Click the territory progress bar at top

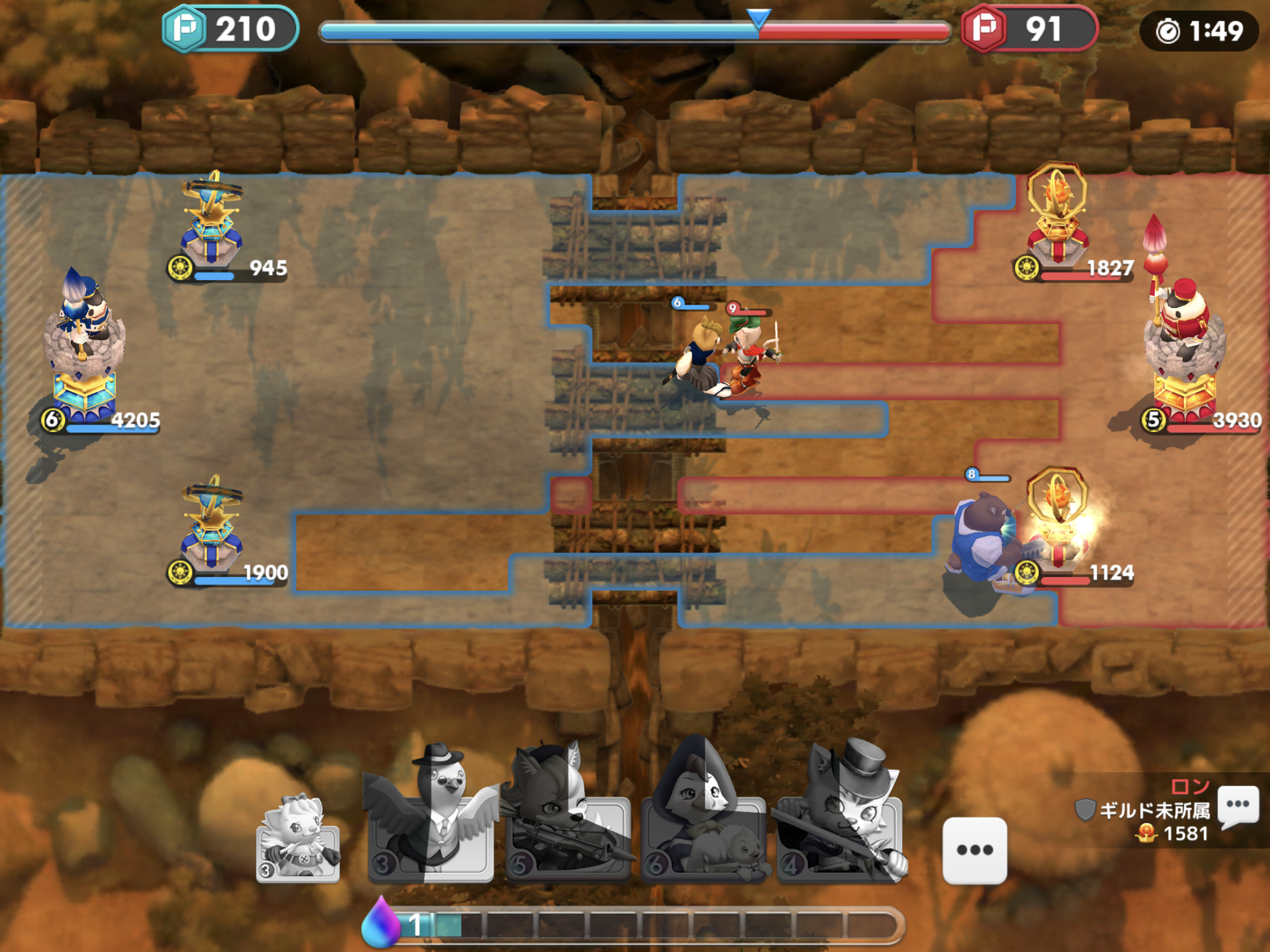pyautogui.click(x=632, y=33)
